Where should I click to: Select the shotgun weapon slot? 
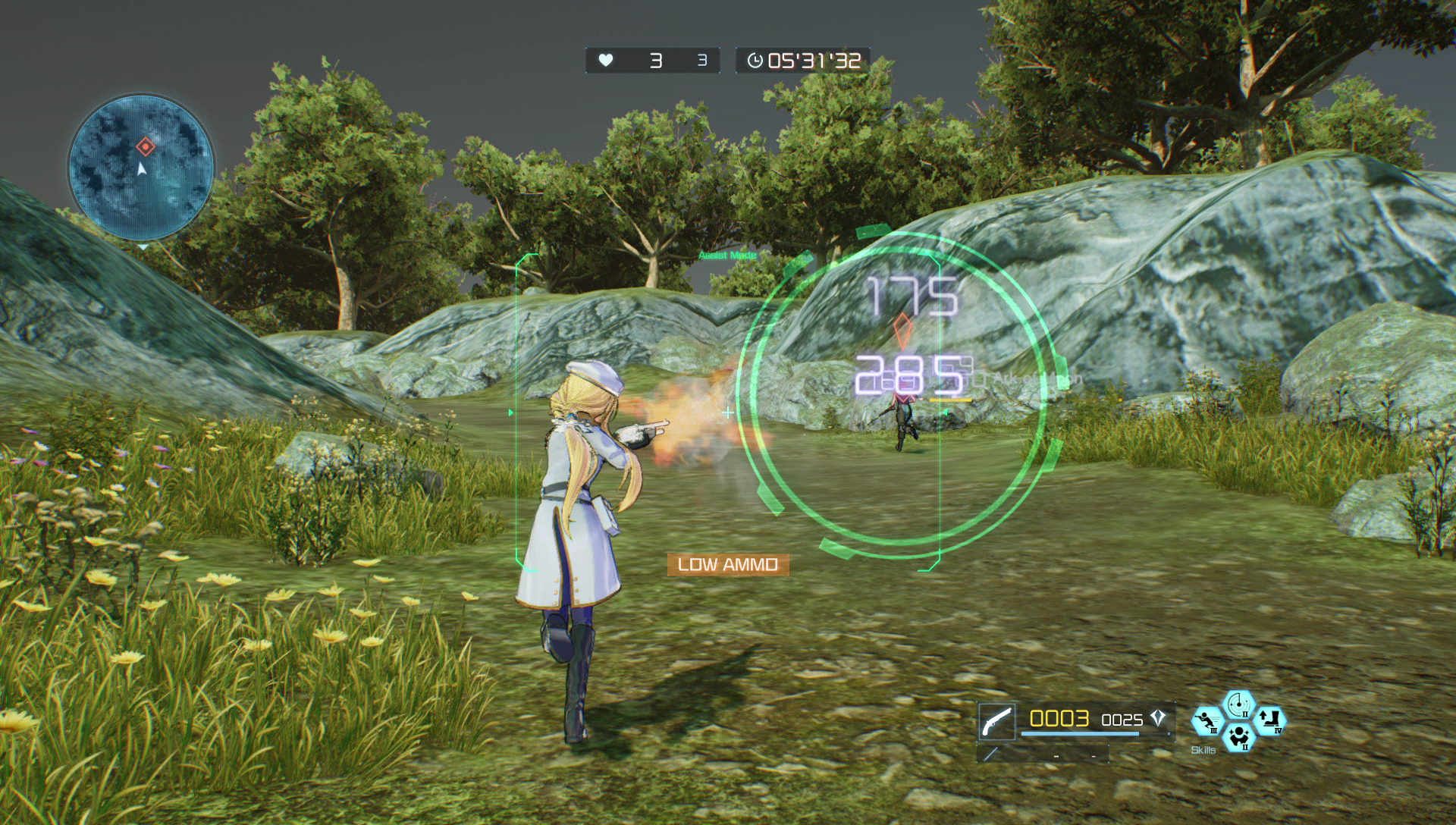coord(996,721)
